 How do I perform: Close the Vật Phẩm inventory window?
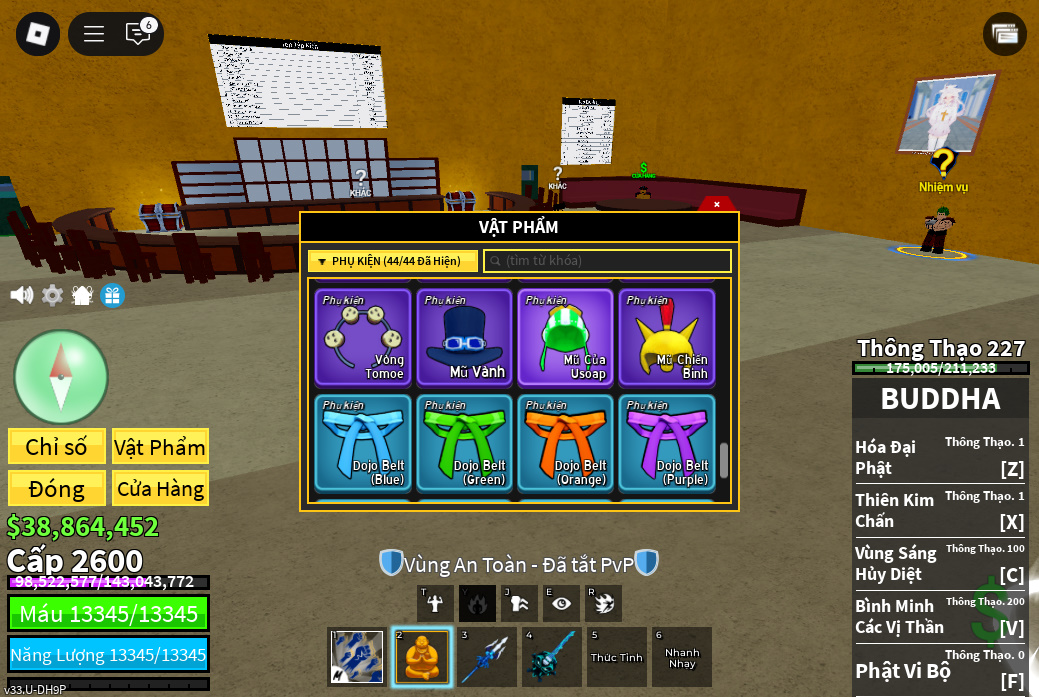tap(717, 204)
